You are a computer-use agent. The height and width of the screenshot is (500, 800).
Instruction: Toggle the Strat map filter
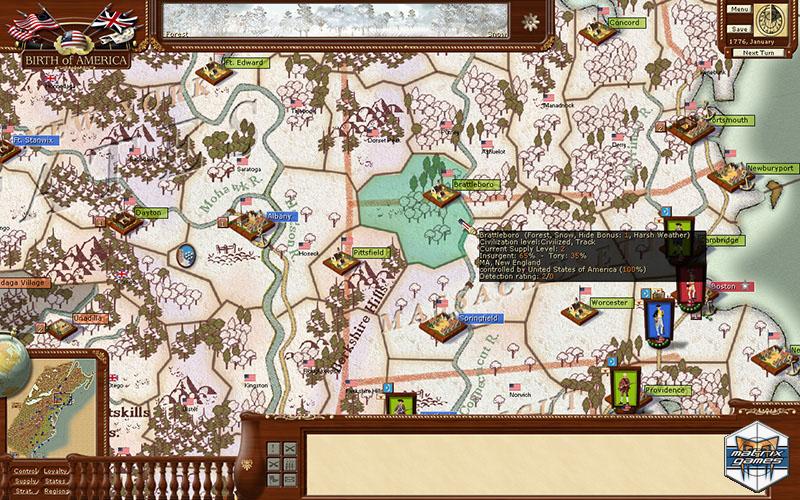(x=26, y=493)
